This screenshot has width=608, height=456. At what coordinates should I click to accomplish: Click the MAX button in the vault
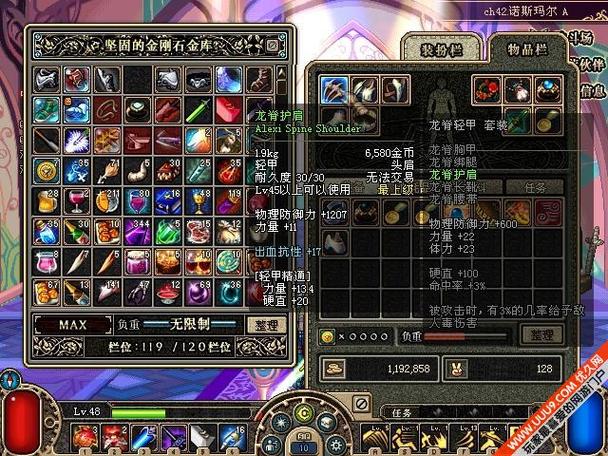72,325
